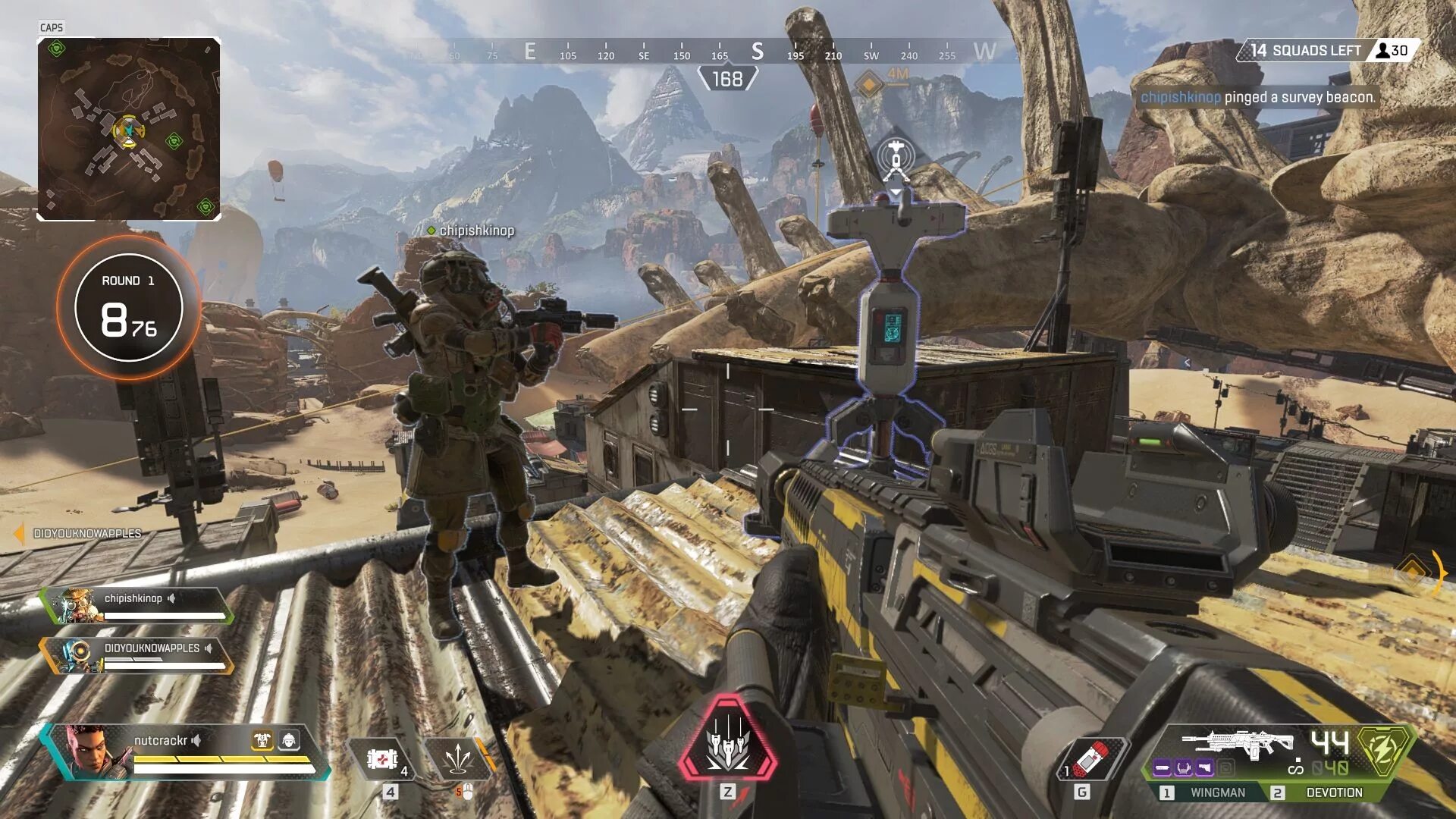
Task: Click the Round 1 ring timer
Action: pos(129,307)
